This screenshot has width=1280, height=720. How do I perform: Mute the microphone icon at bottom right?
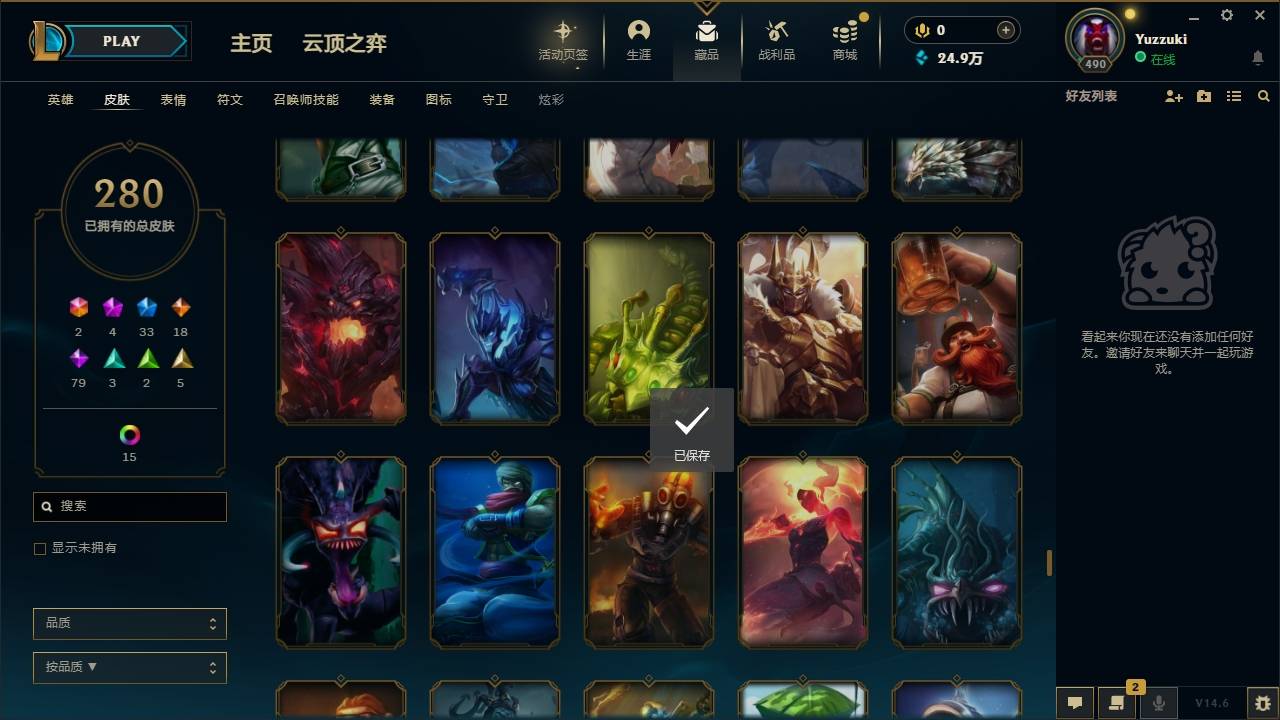click(x=1159, y=703)
